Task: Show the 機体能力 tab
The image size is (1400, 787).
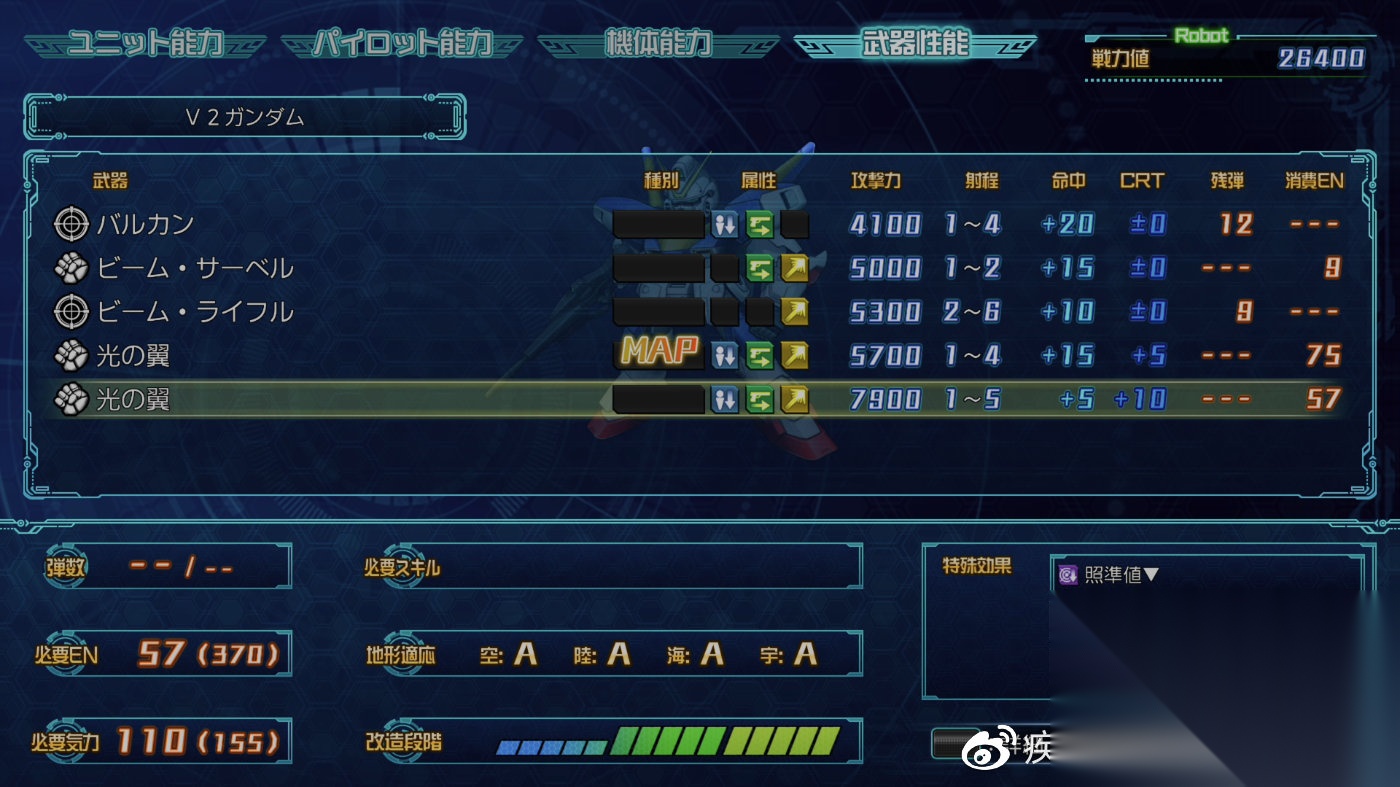Action: tap(657, 45)
